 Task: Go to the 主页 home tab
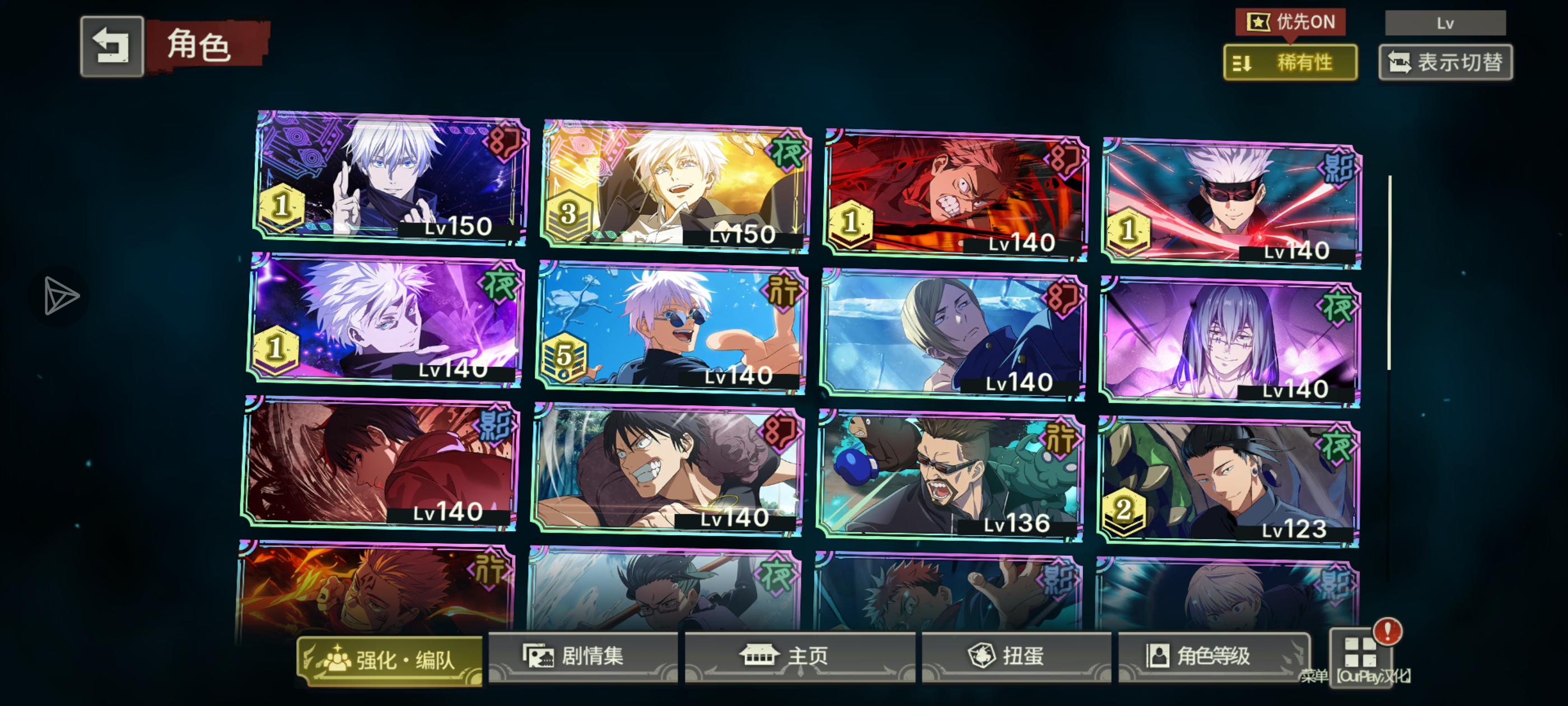(x=799, y=656)
